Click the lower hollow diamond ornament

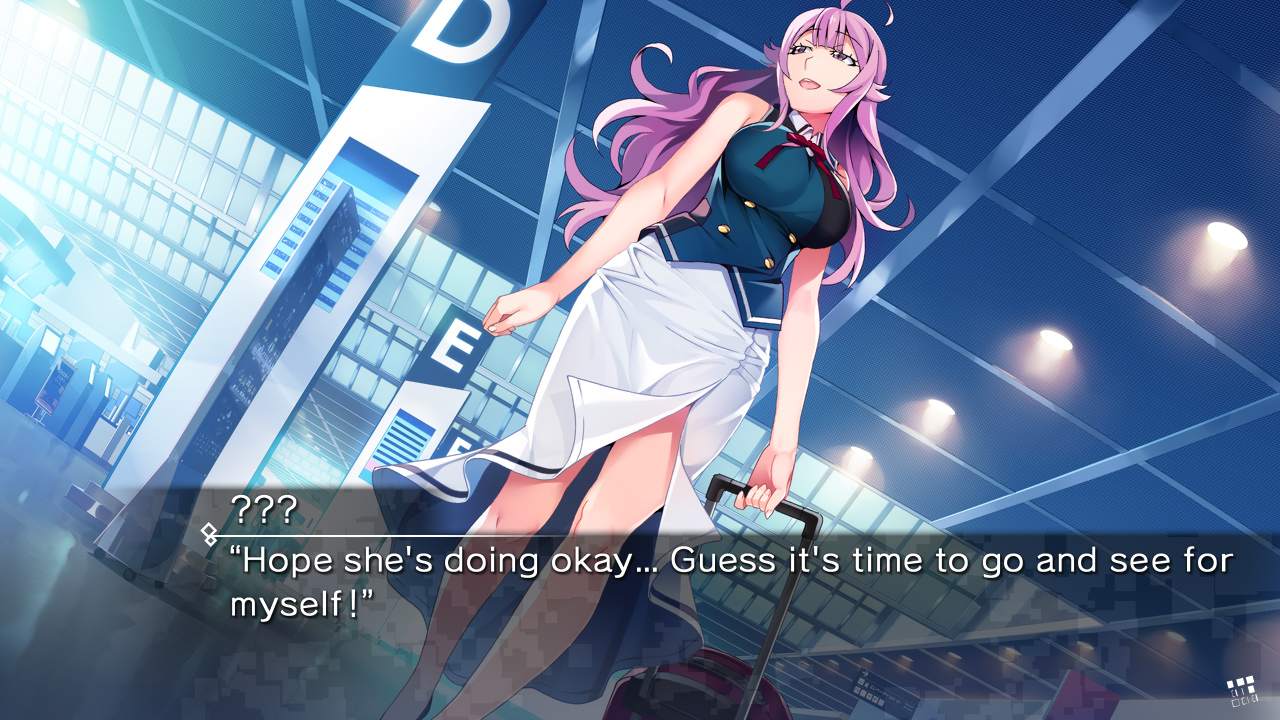coord(210,539)
